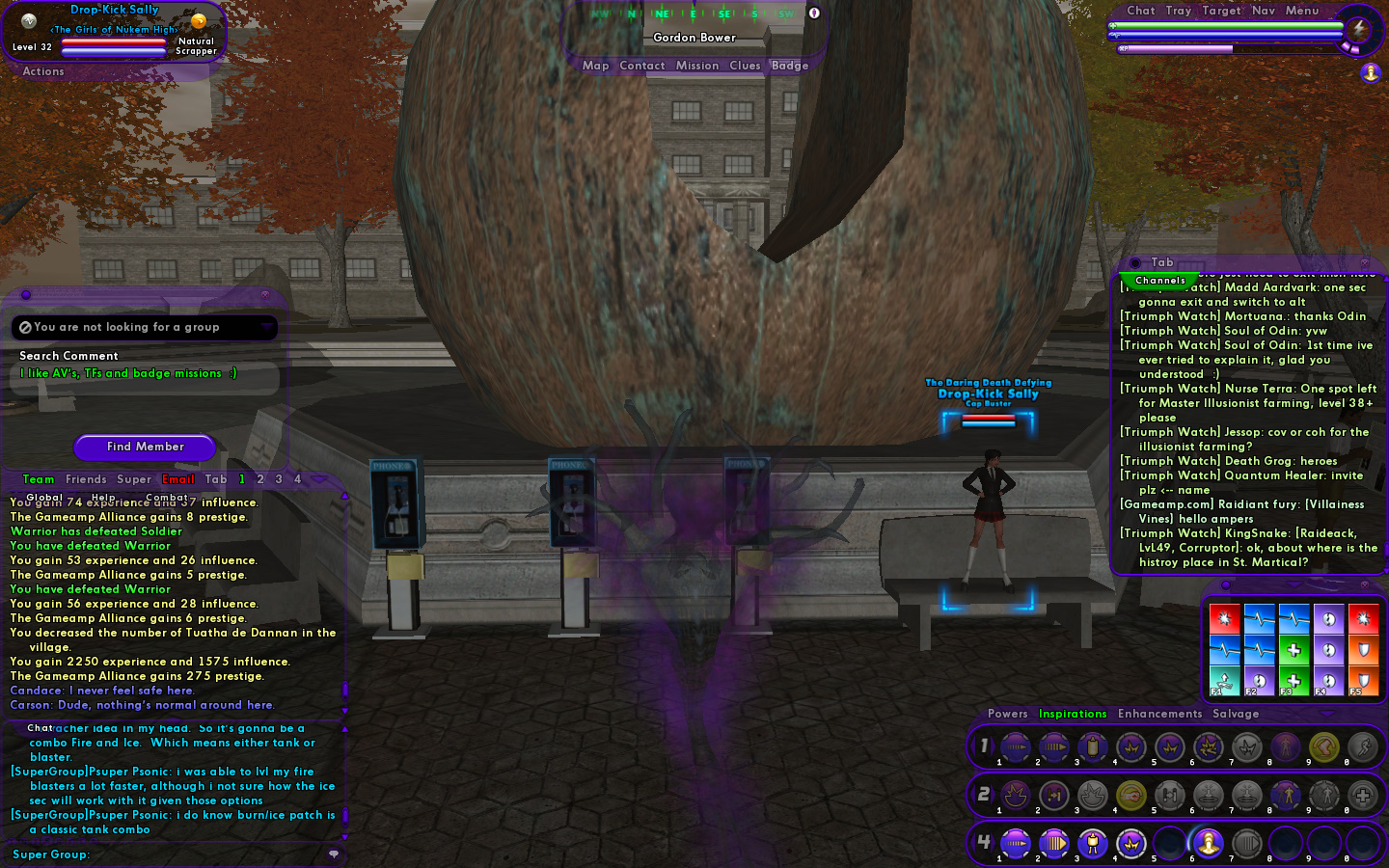Open the looking for group dropdown
The image size is (1389, 868).
266,328
